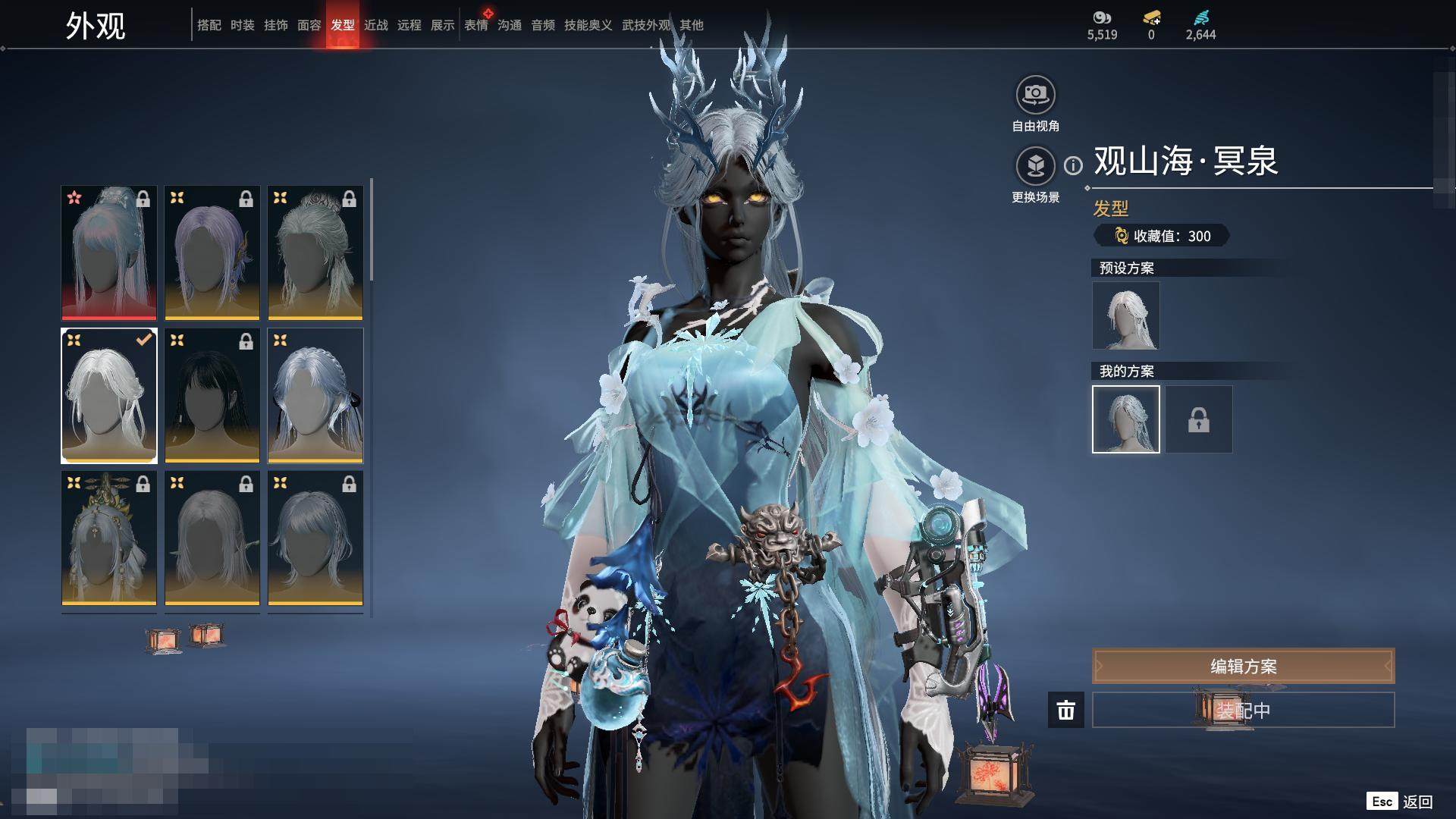Show the 表情 tab

[476, 25]
